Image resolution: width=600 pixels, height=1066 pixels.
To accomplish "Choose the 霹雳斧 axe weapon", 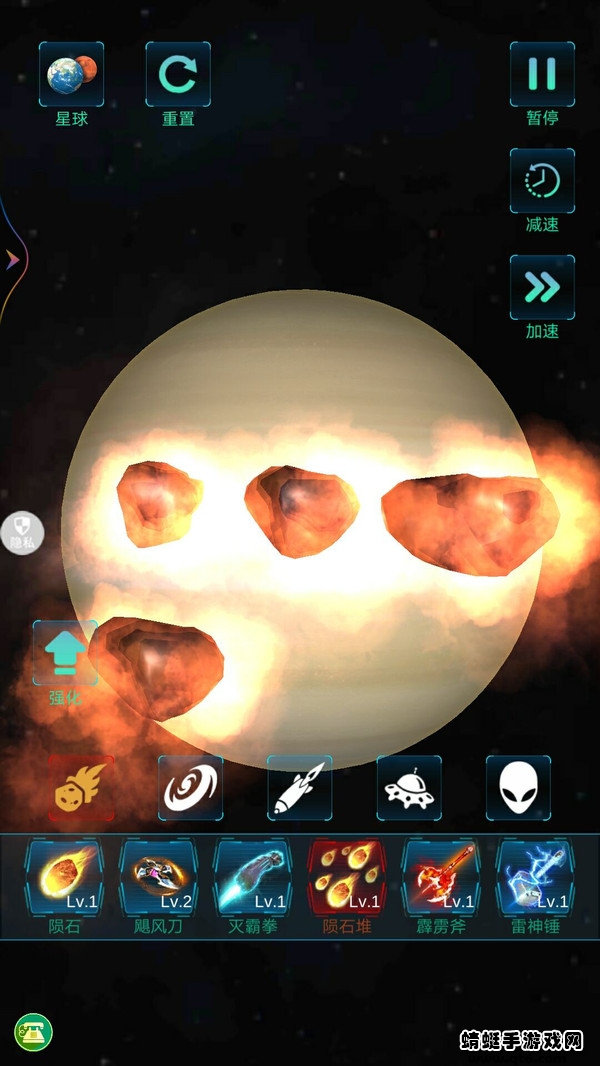I will 441,880.
